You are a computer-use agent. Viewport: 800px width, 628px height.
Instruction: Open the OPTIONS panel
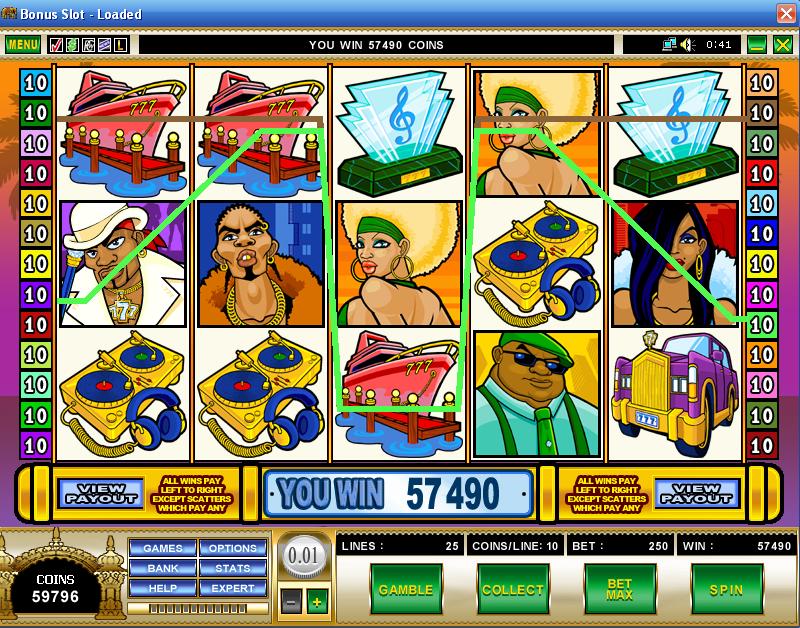(232, 548)
